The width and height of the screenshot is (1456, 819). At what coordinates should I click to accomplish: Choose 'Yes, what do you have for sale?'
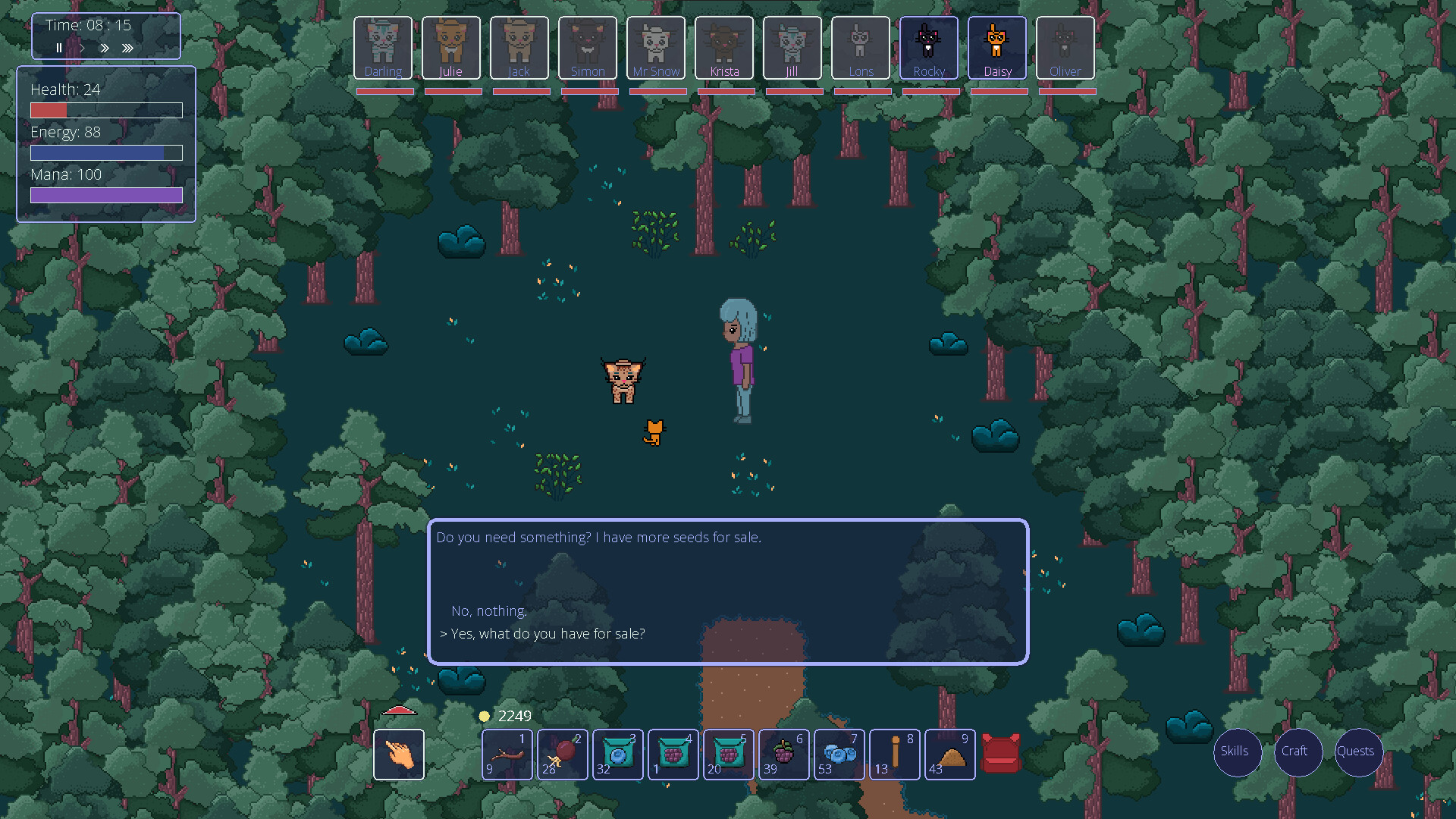pyautogui.click(x=543, y=633)
